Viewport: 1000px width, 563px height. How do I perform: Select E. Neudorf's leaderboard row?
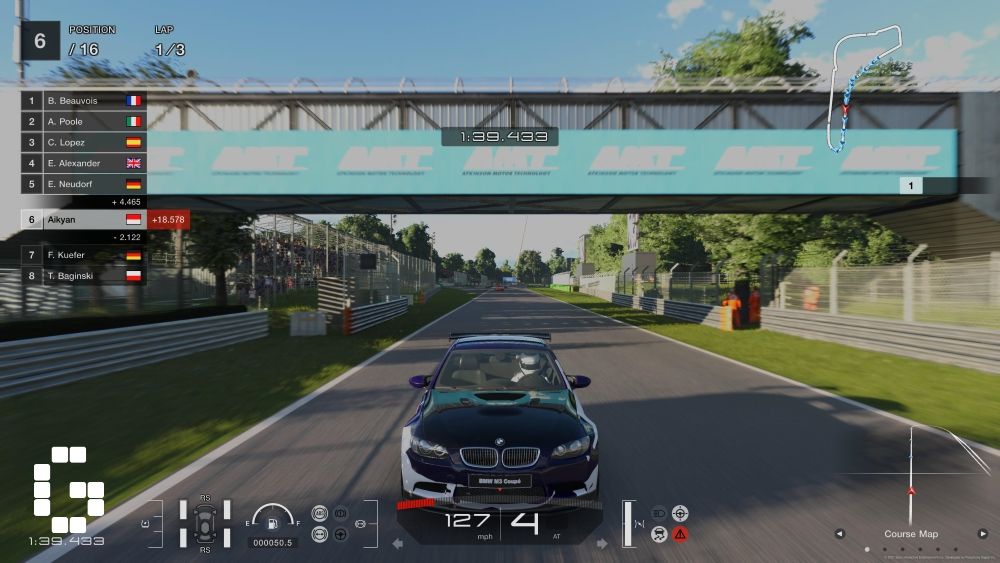click(x=84, y=185)
